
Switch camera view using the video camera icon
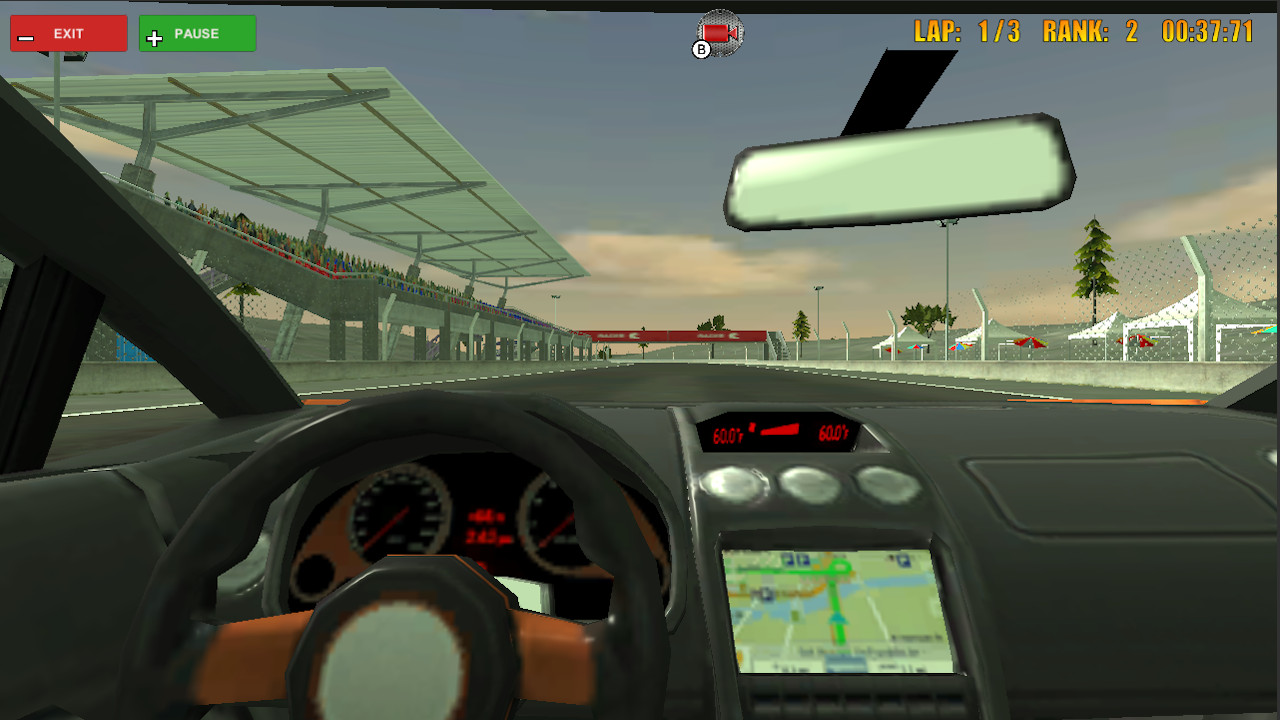(719, 32)
